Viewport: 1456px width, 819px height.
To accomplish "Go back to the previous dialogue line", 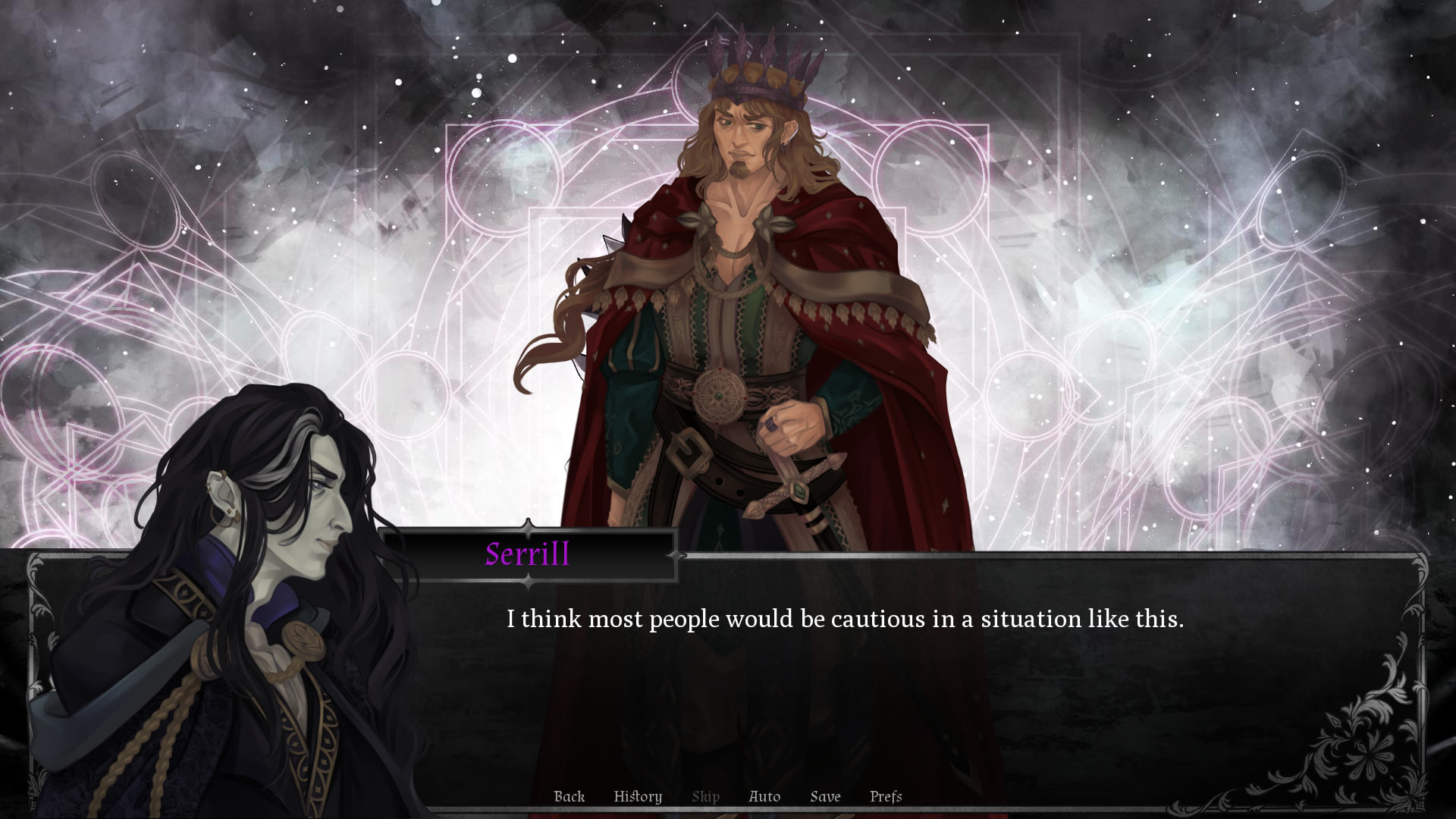I will tap(569, 796).
